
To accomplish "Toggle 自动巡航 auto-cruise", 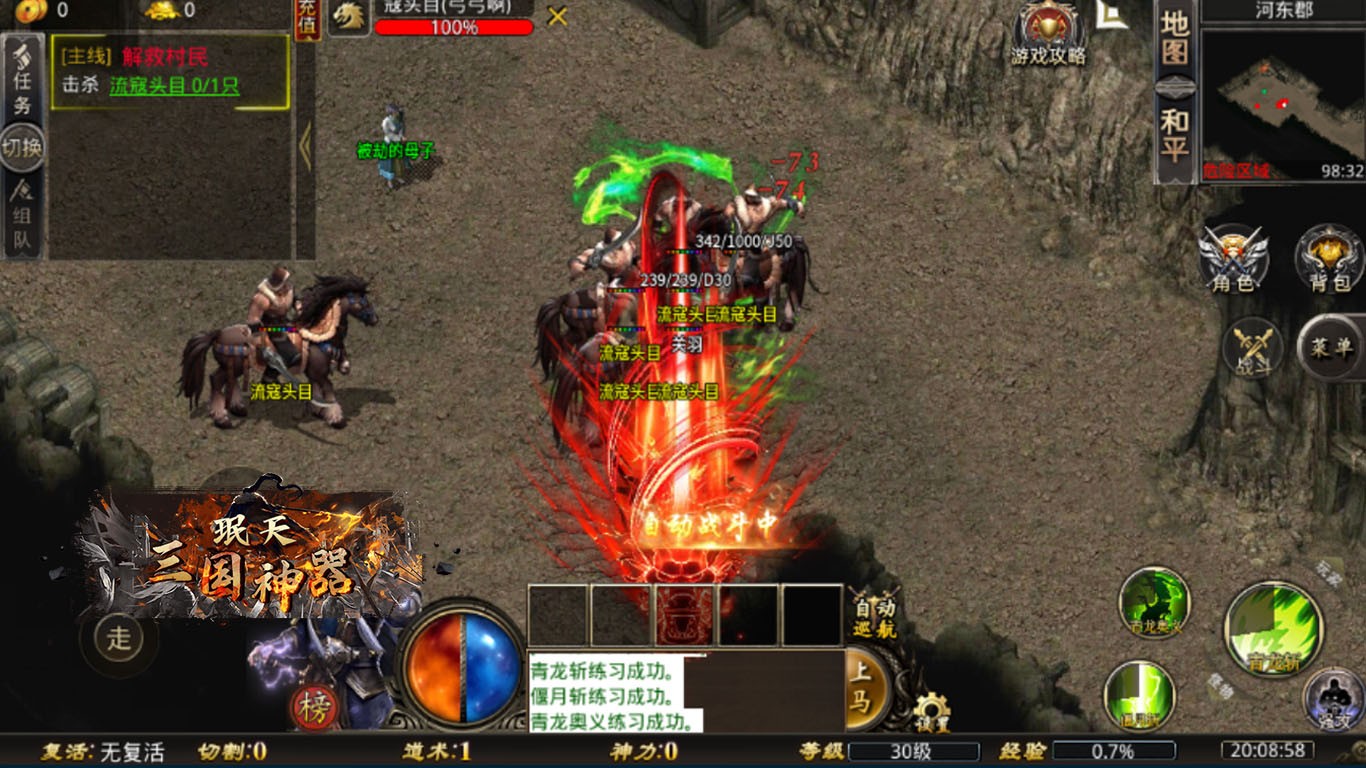I will tap(874, 616).
